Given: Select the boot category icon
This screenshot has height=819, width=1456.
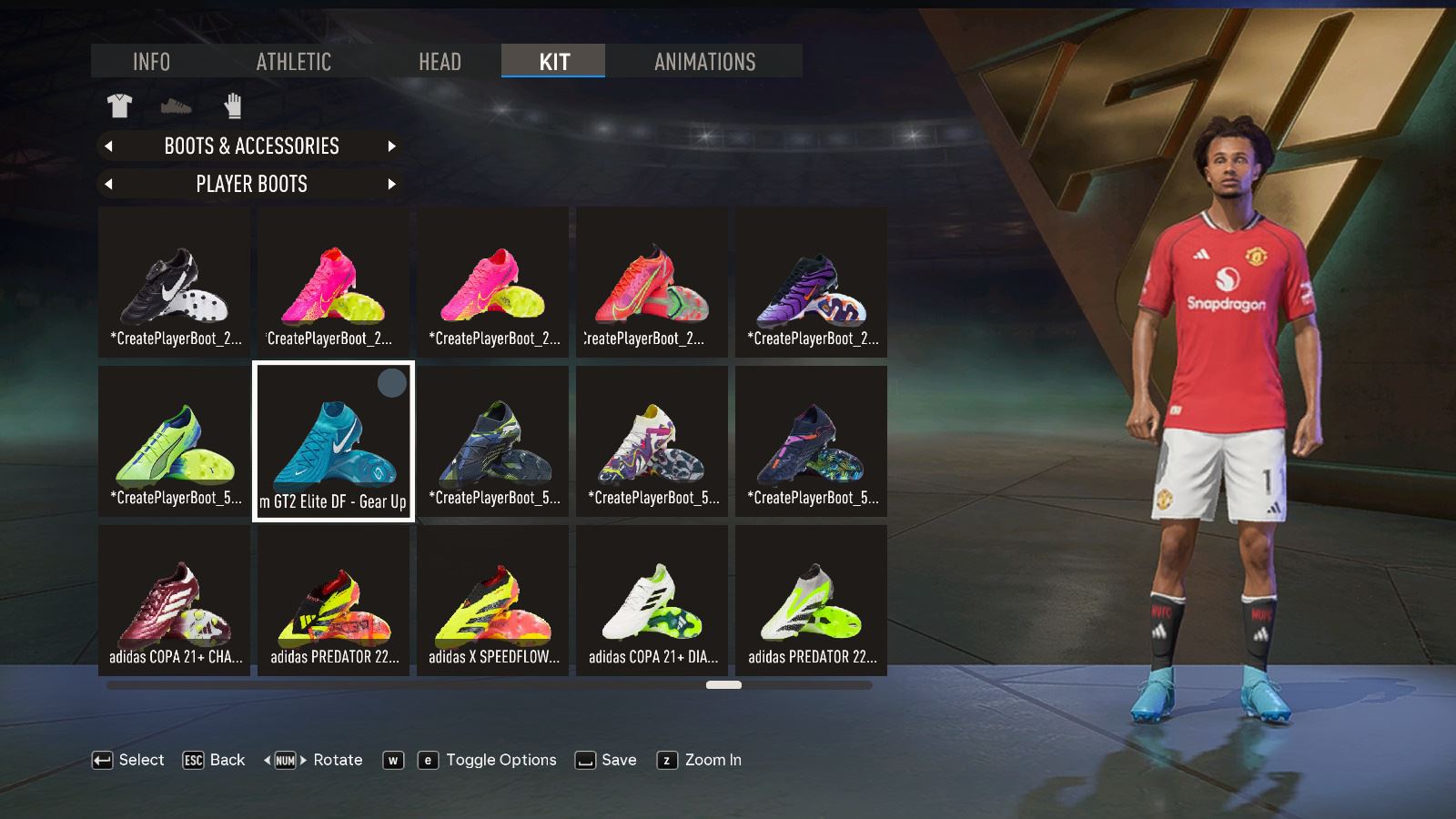Looking at the screenshot, I should coord(177,106).
